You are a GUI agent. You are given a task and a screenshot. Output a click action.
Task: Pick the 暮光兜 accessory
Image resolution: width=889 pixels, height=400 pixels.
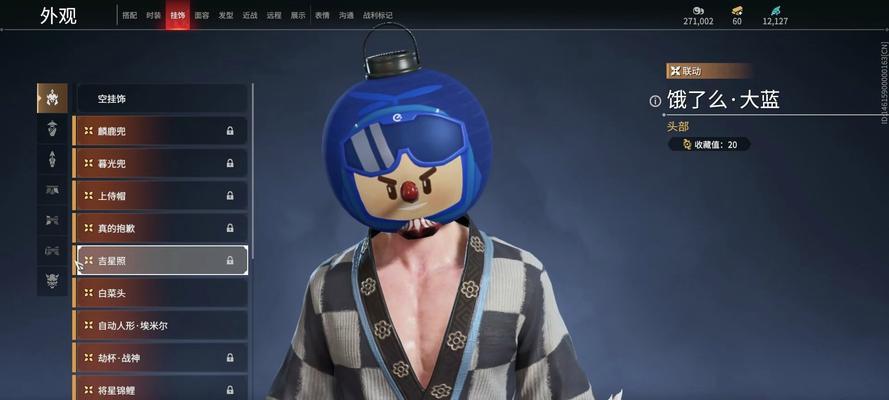coord(162,163)
